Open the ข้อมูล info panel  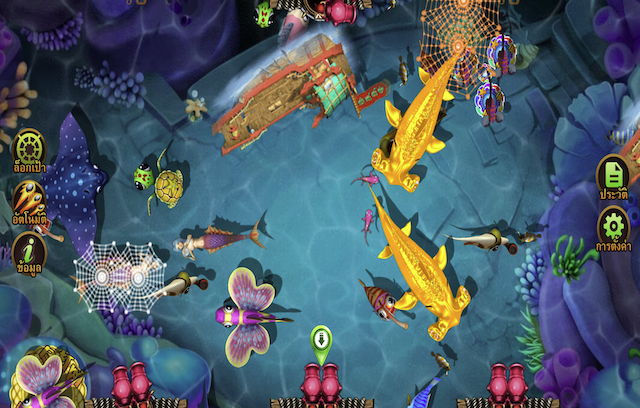click(28, 251)
